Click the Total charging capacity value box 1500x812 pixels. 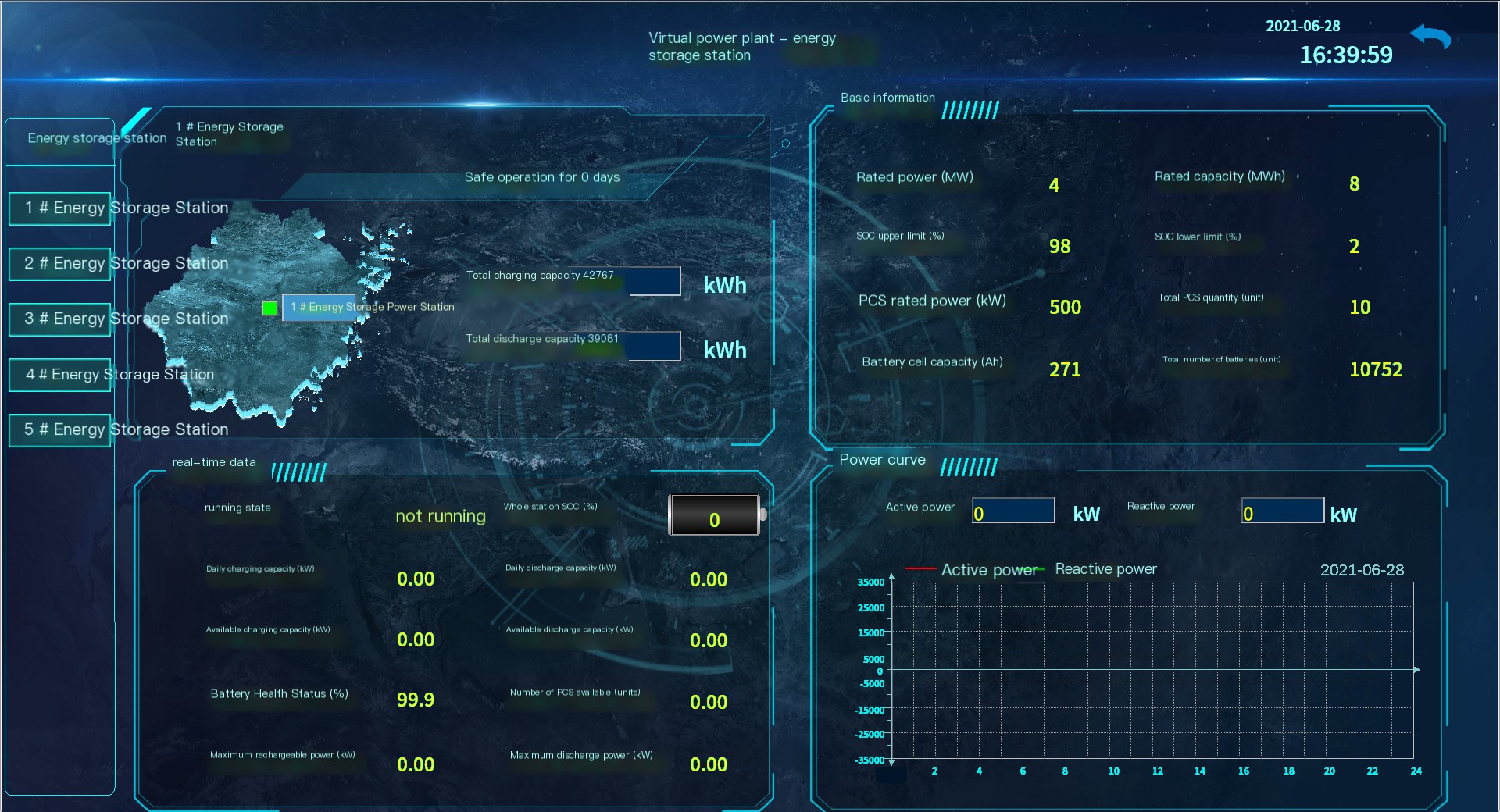(x=654, y=282)
